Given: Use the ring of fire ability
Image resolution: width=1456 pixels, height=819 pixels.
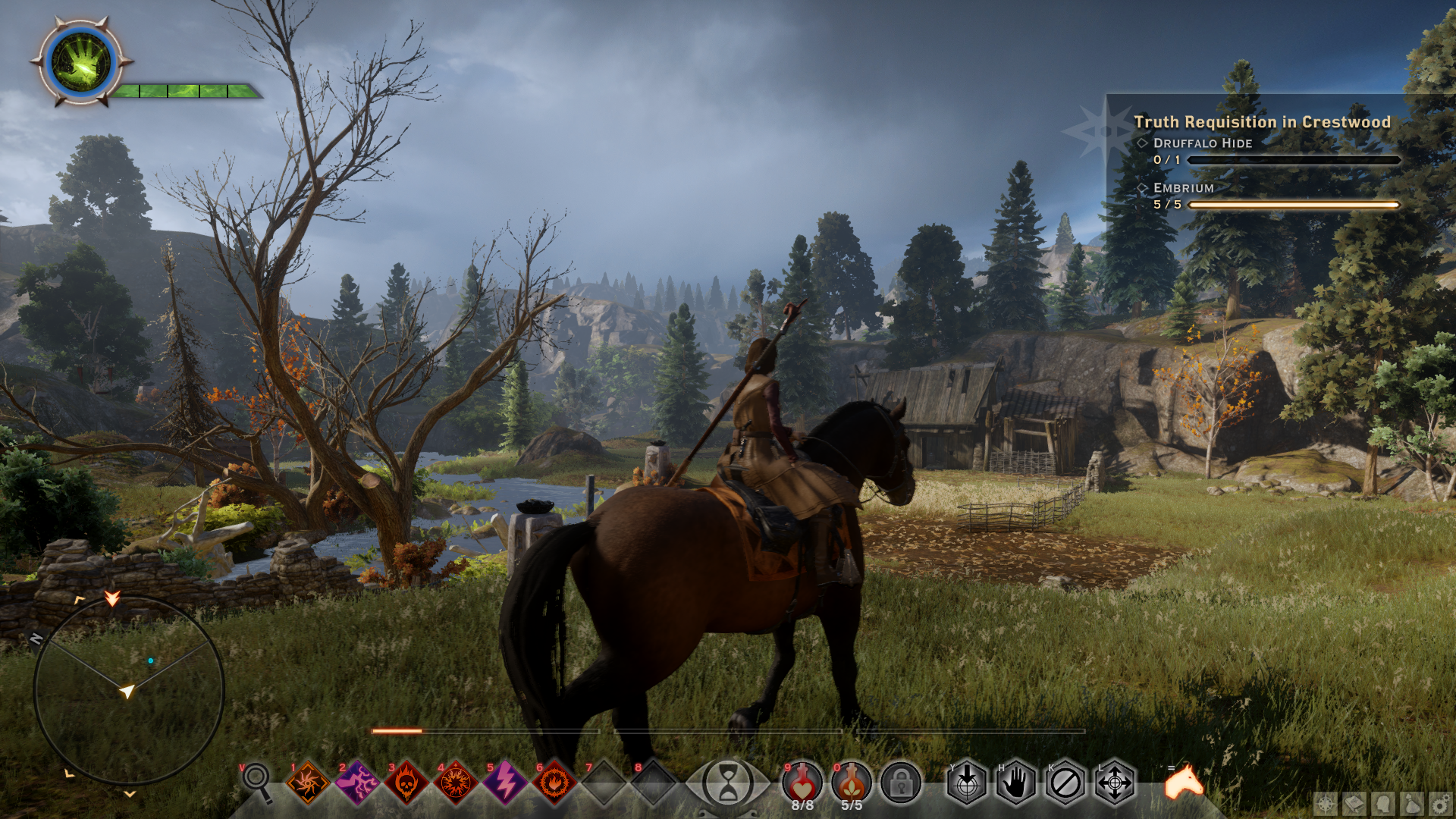Looking at the screenshot, I should pyautogui.click(x=554, y=783).
